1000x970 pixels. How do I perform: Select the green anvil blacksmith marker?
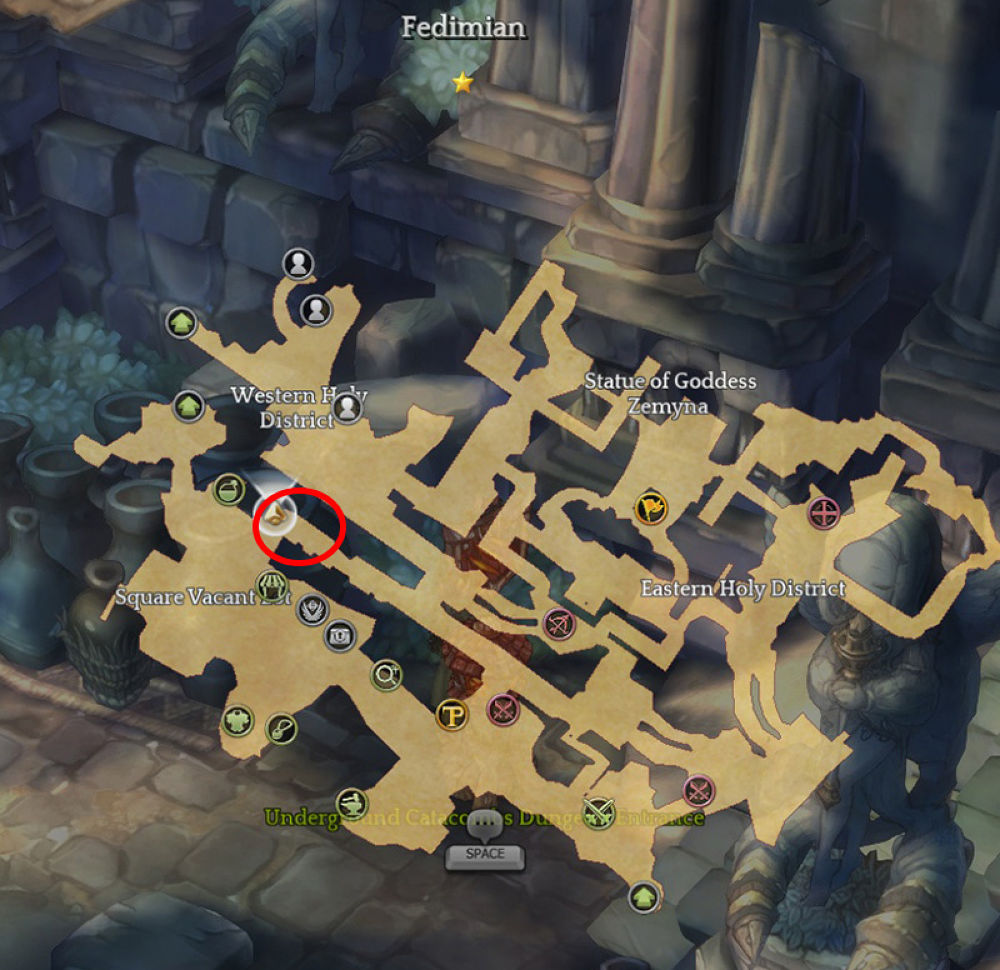click(351, 802)
